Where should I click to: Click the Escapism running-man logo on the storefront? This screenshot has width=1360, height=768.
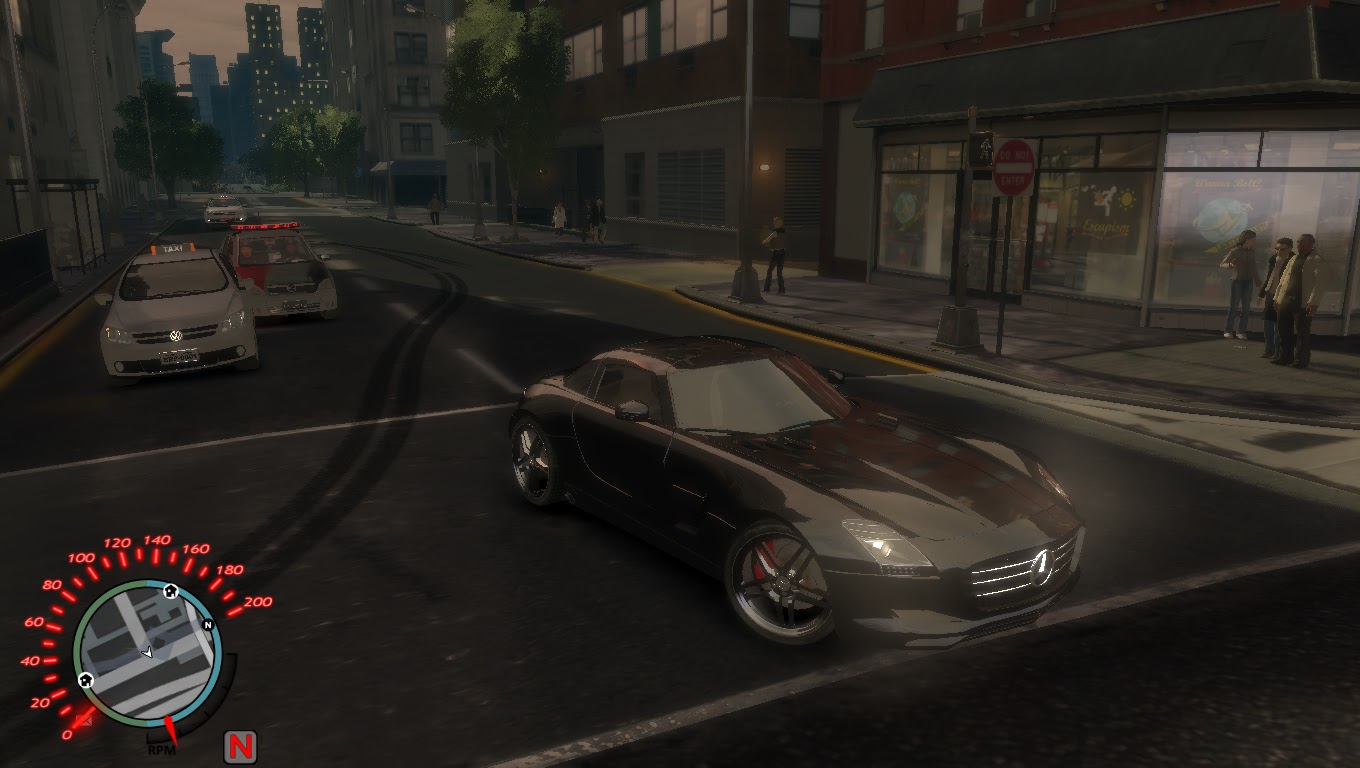pyautogui.click(x=1108, y=200)
